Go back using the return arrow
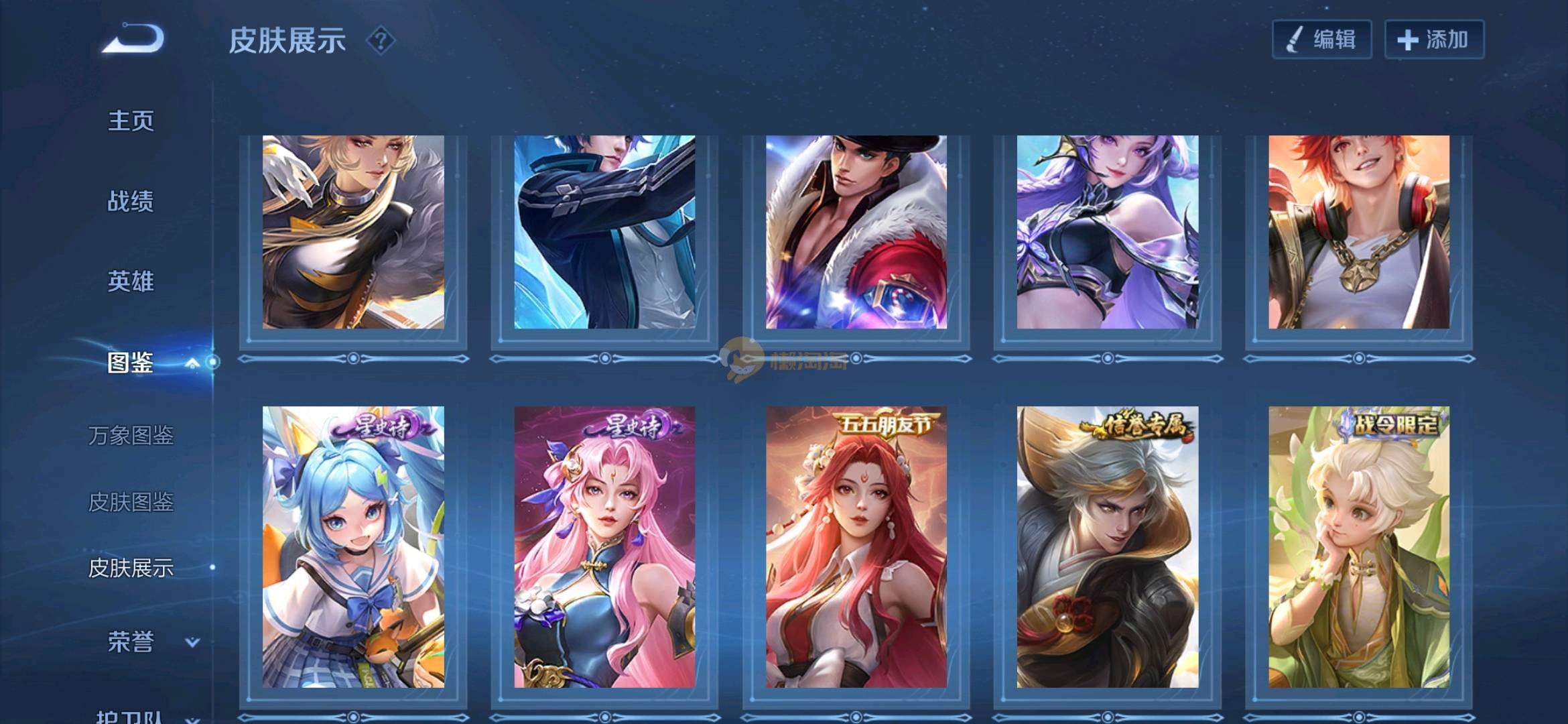The height and width of the screenshot is (724, 1568). tap(133, 39)
